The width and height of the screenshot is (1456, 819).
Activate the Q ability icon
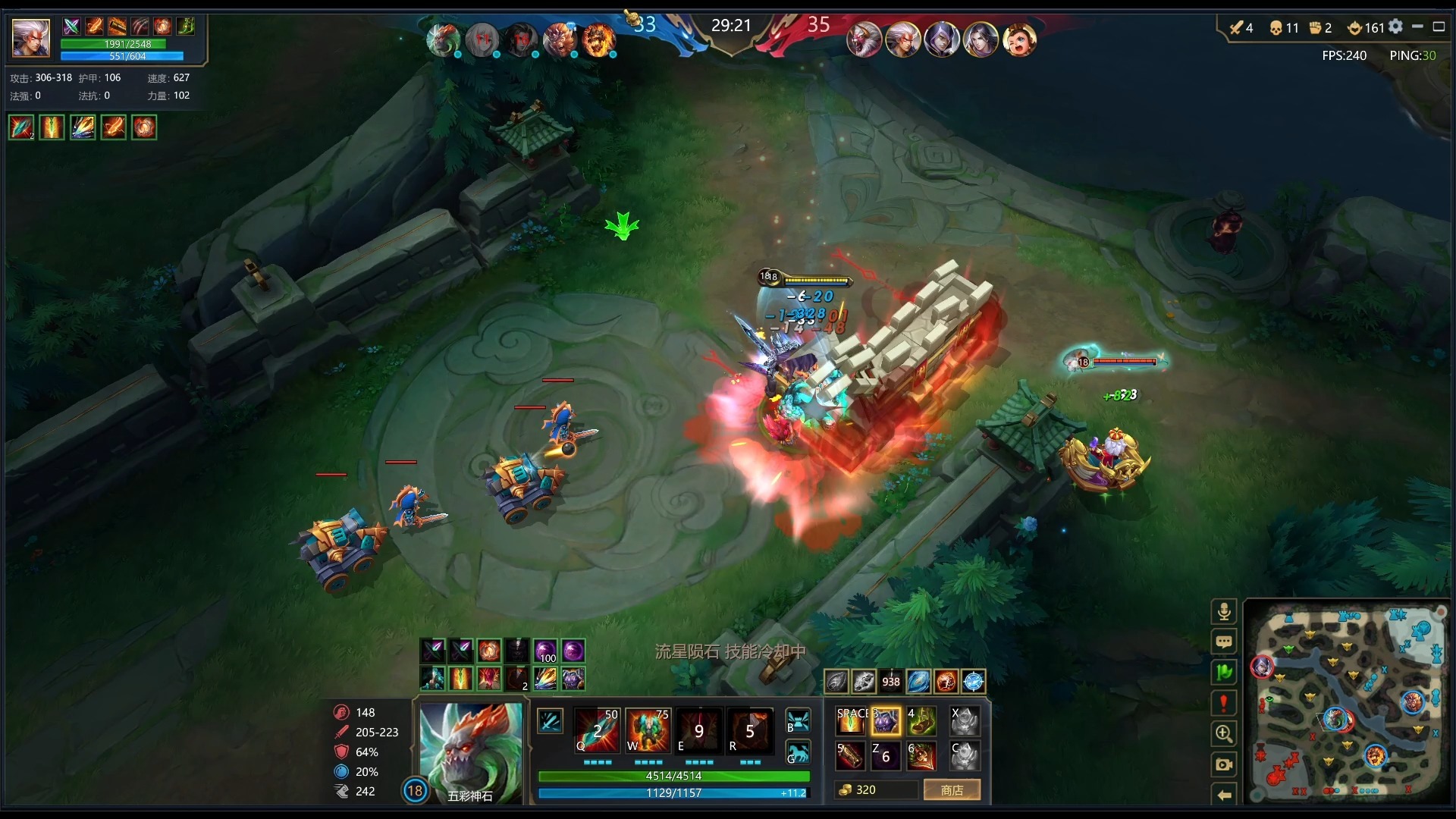click(x=597, y=731)
